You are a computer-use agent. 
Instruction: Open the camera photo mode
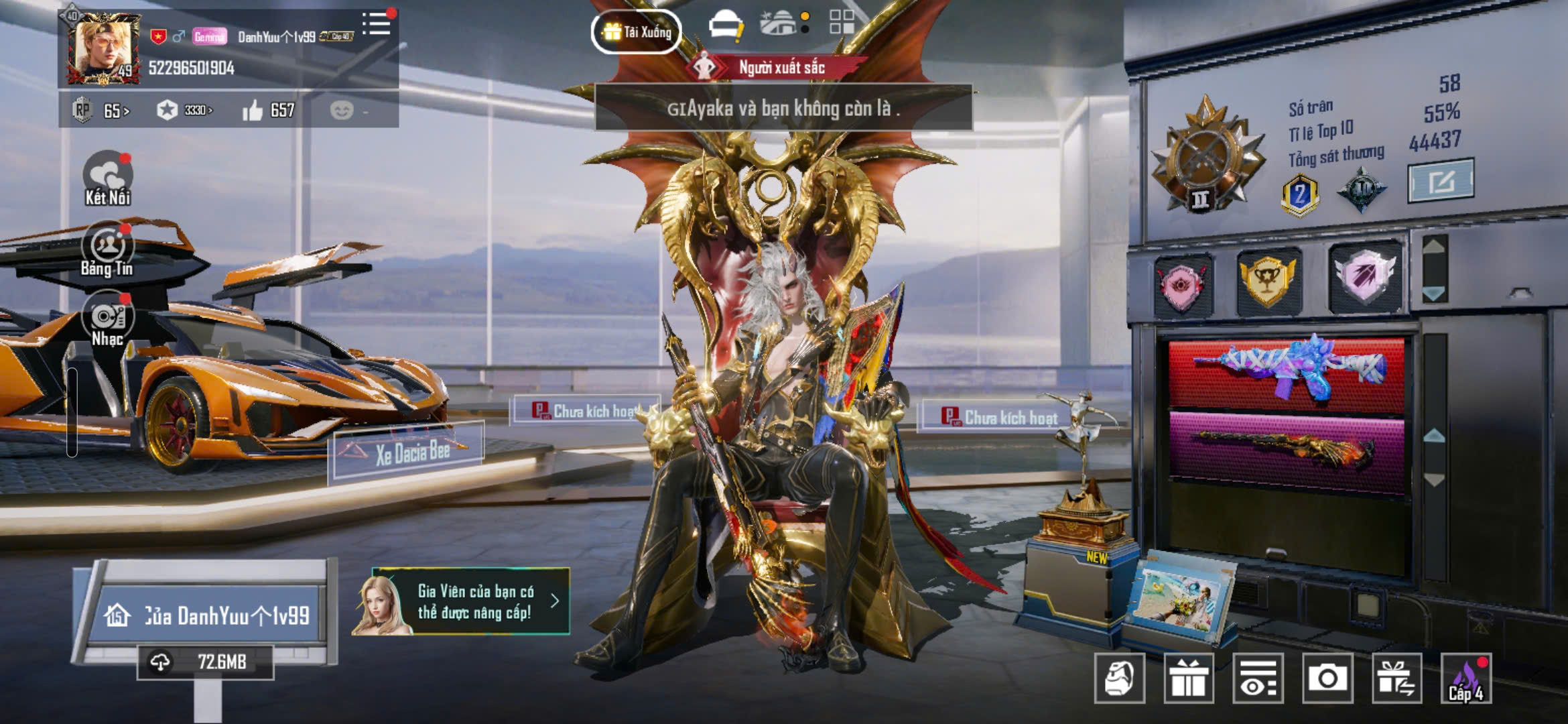[x=1327, y=678]
